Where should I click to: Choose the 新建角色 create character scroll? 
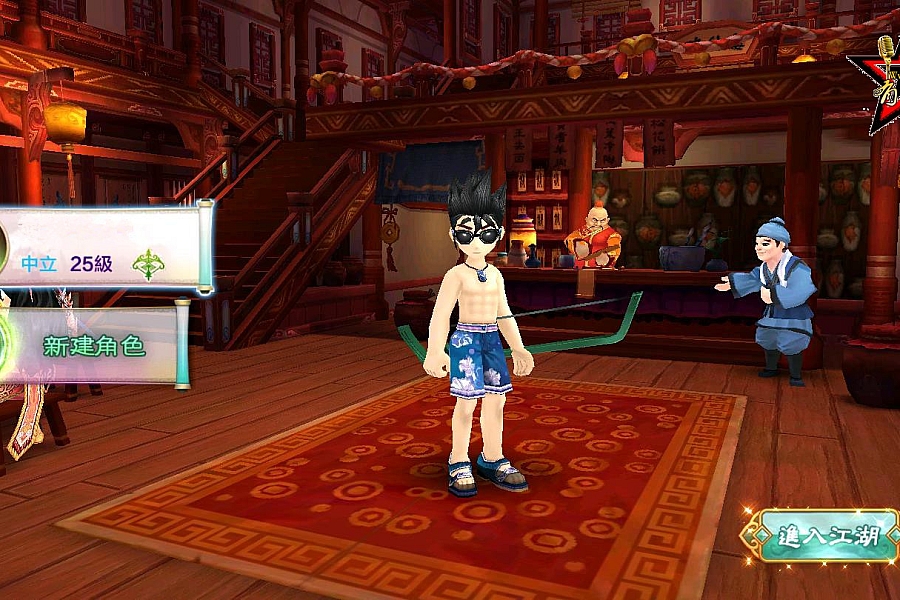point(94,346)
